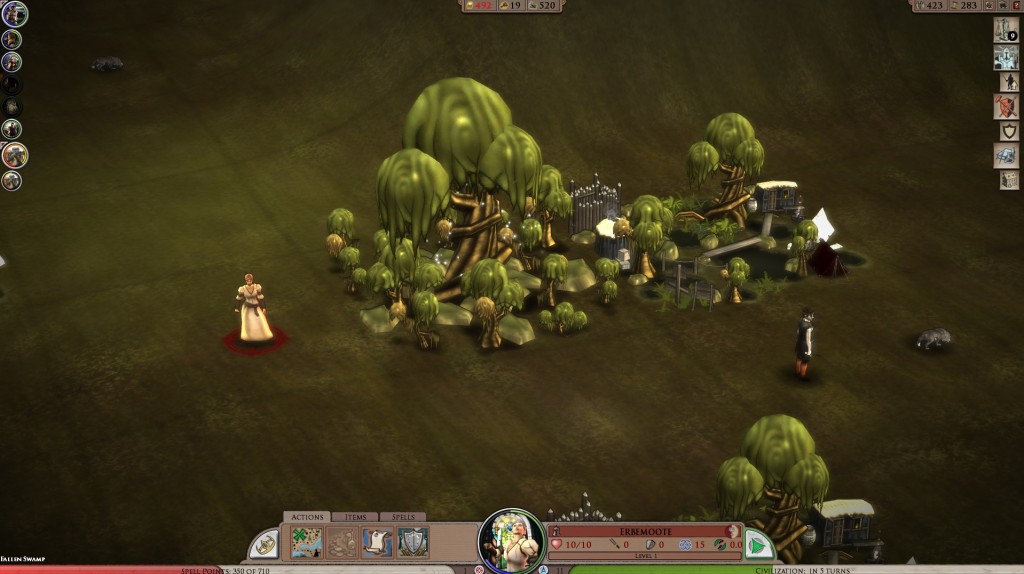
Task: Activate the parchment scroll action icon
Action: point(377,543)
